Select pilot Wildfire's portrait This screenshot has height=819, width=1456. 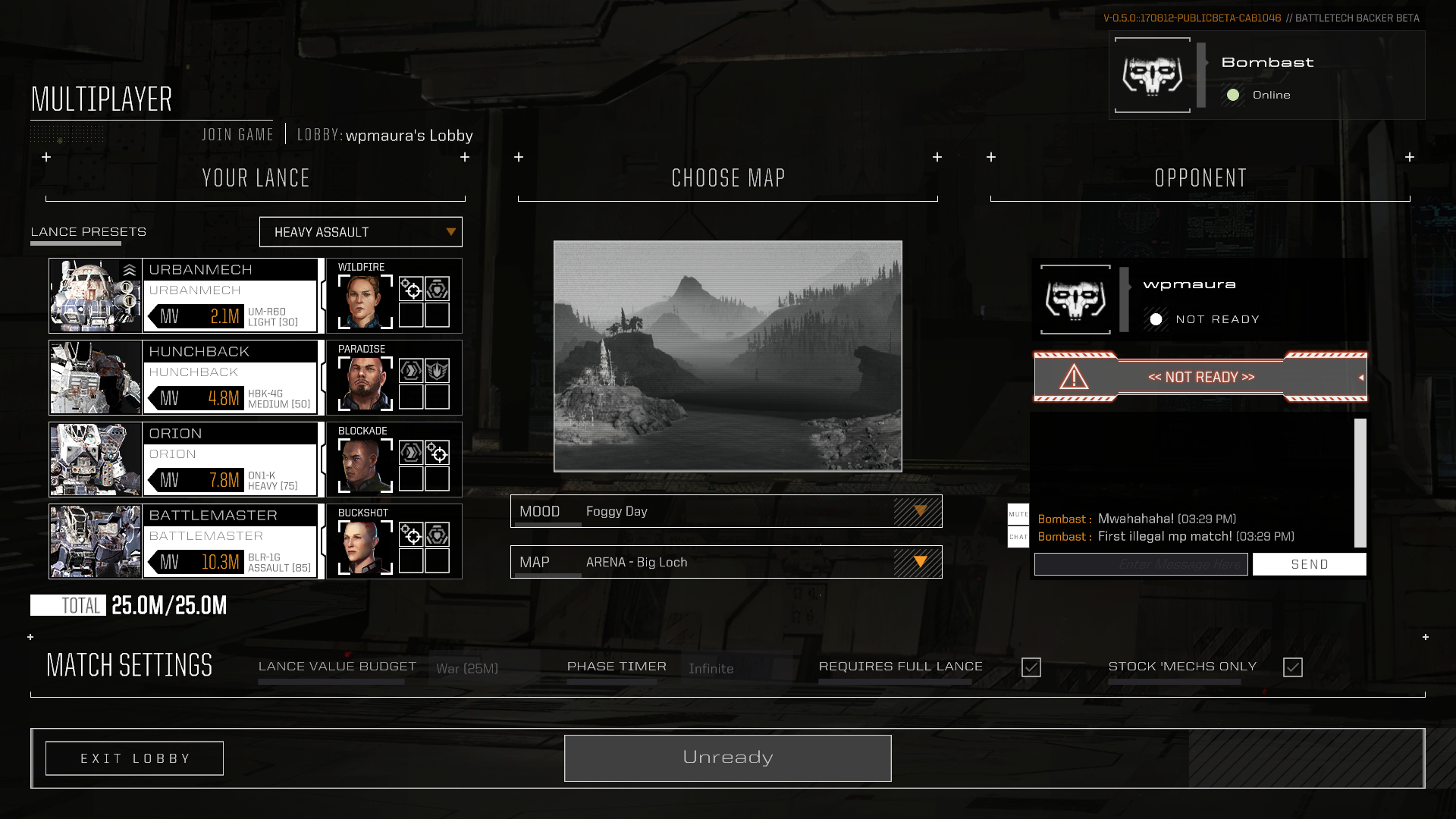[365, 301]
